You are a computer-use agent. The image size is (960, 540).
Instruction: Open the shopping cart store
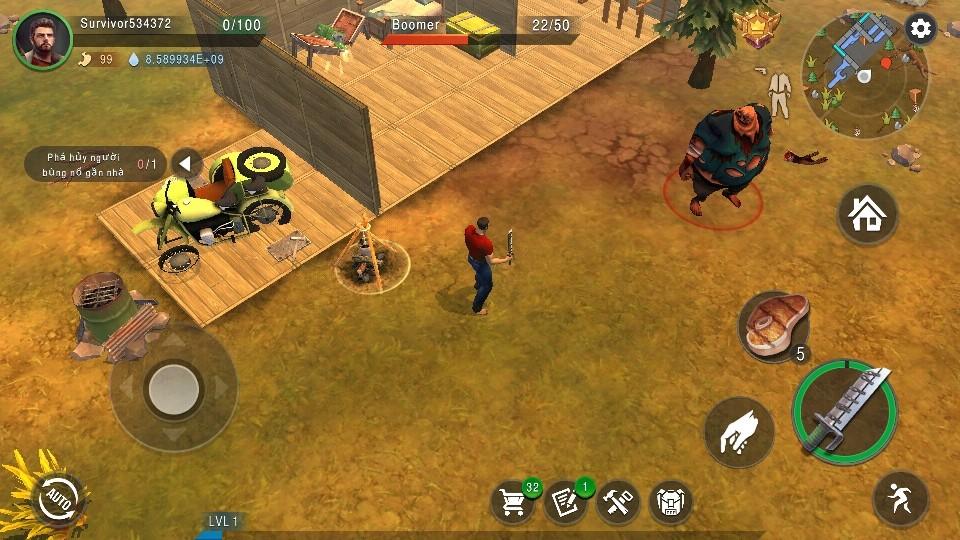coord(513,501)
